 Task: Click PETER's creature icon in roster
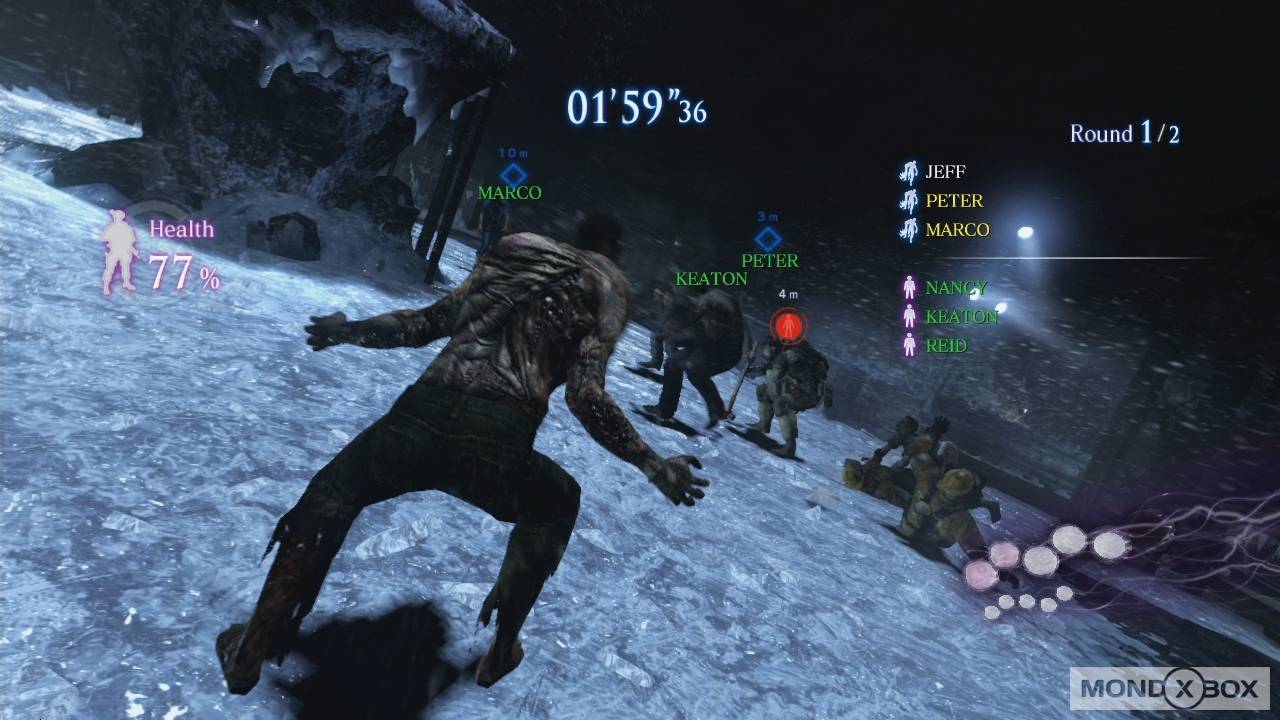coord(908,200)
